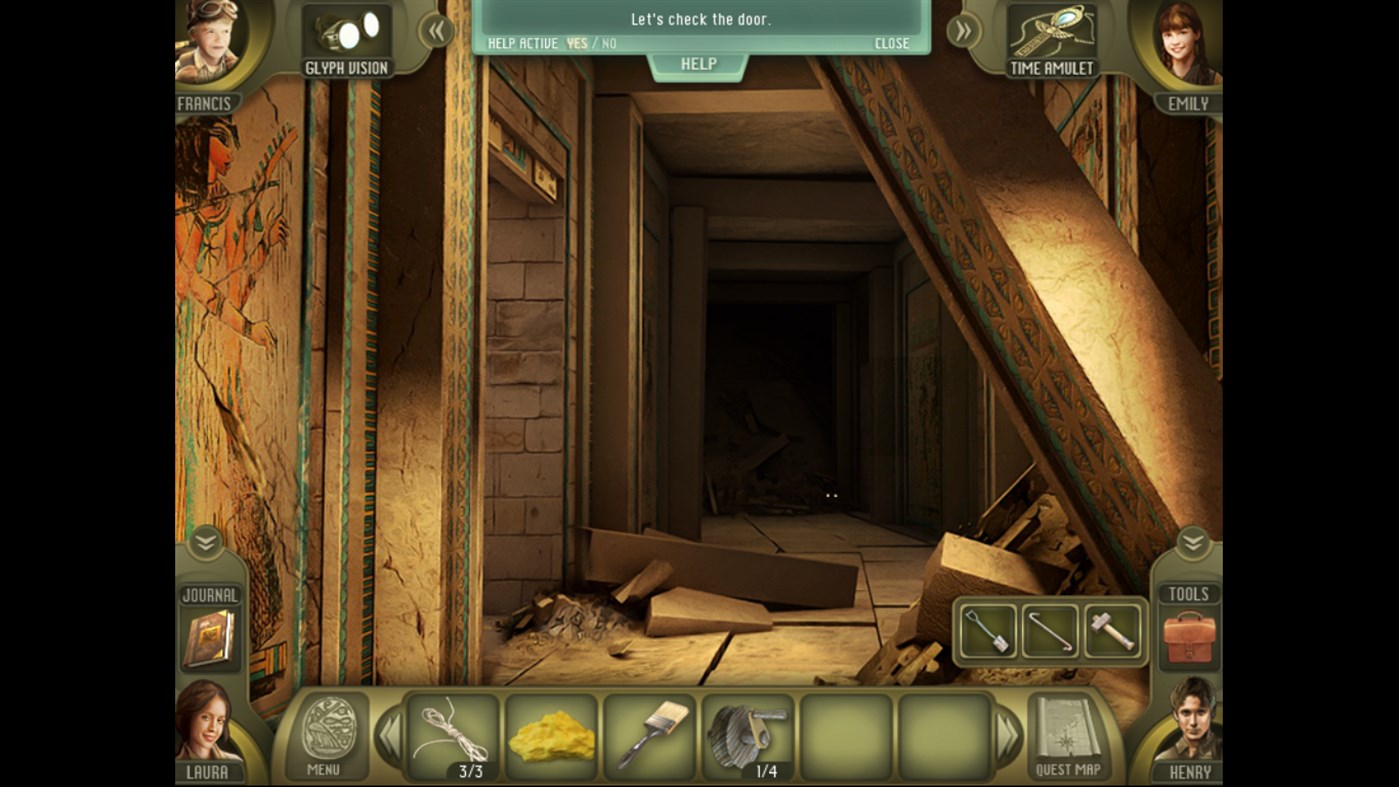Select the brush from inventory
The height and width of the screenshot is (787, 1399).
(650, 735)
